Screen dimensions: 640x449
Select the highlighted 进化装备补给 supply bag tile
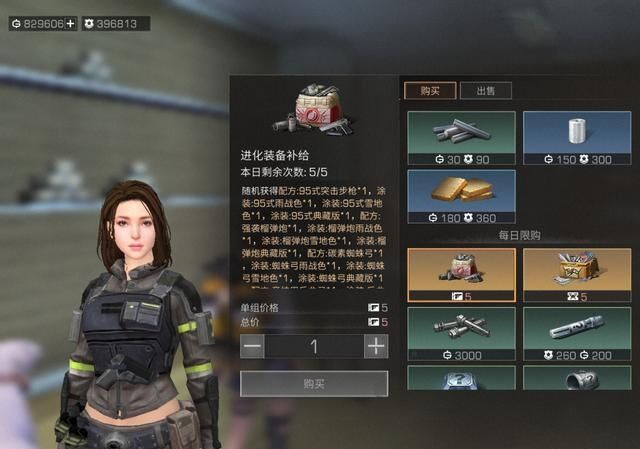coord(461,275)
